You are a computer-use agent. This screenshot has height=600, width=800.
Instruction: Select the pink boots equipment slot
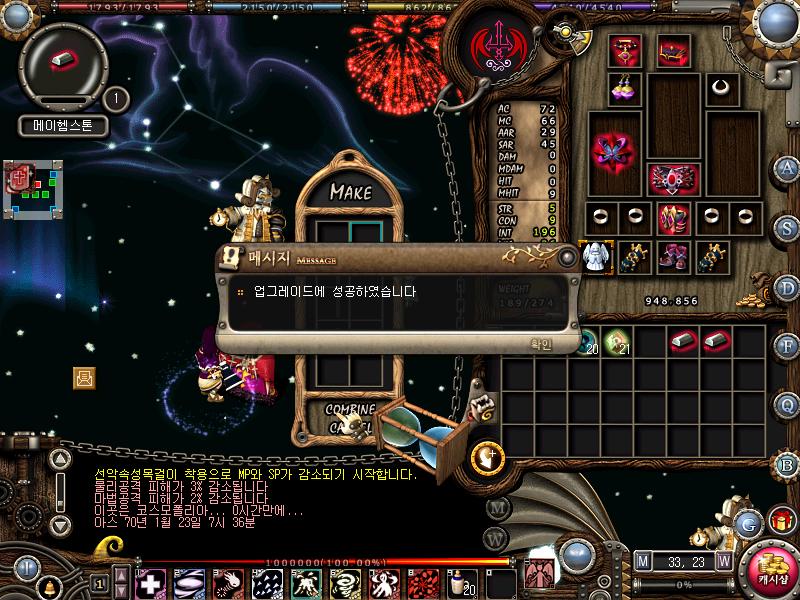coord(672,256)
